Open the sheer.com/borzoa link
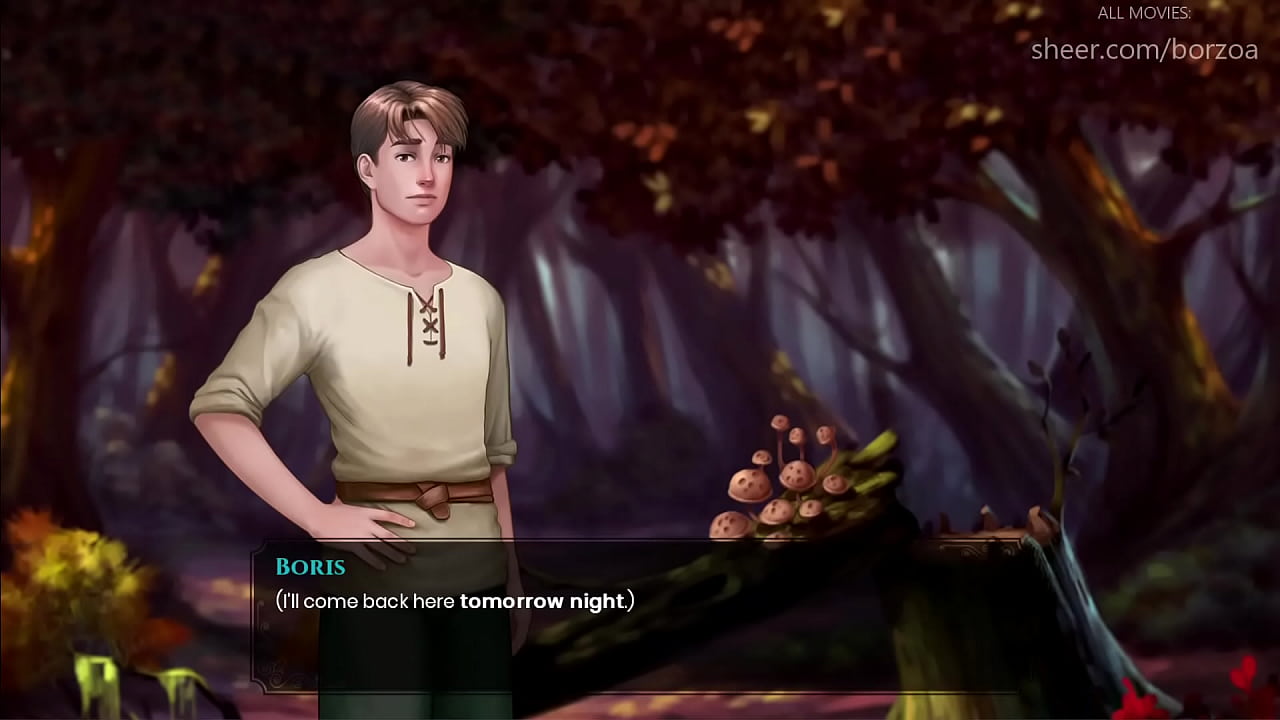This screenshot has width=1280, height=720. [x=1144, y=49]
